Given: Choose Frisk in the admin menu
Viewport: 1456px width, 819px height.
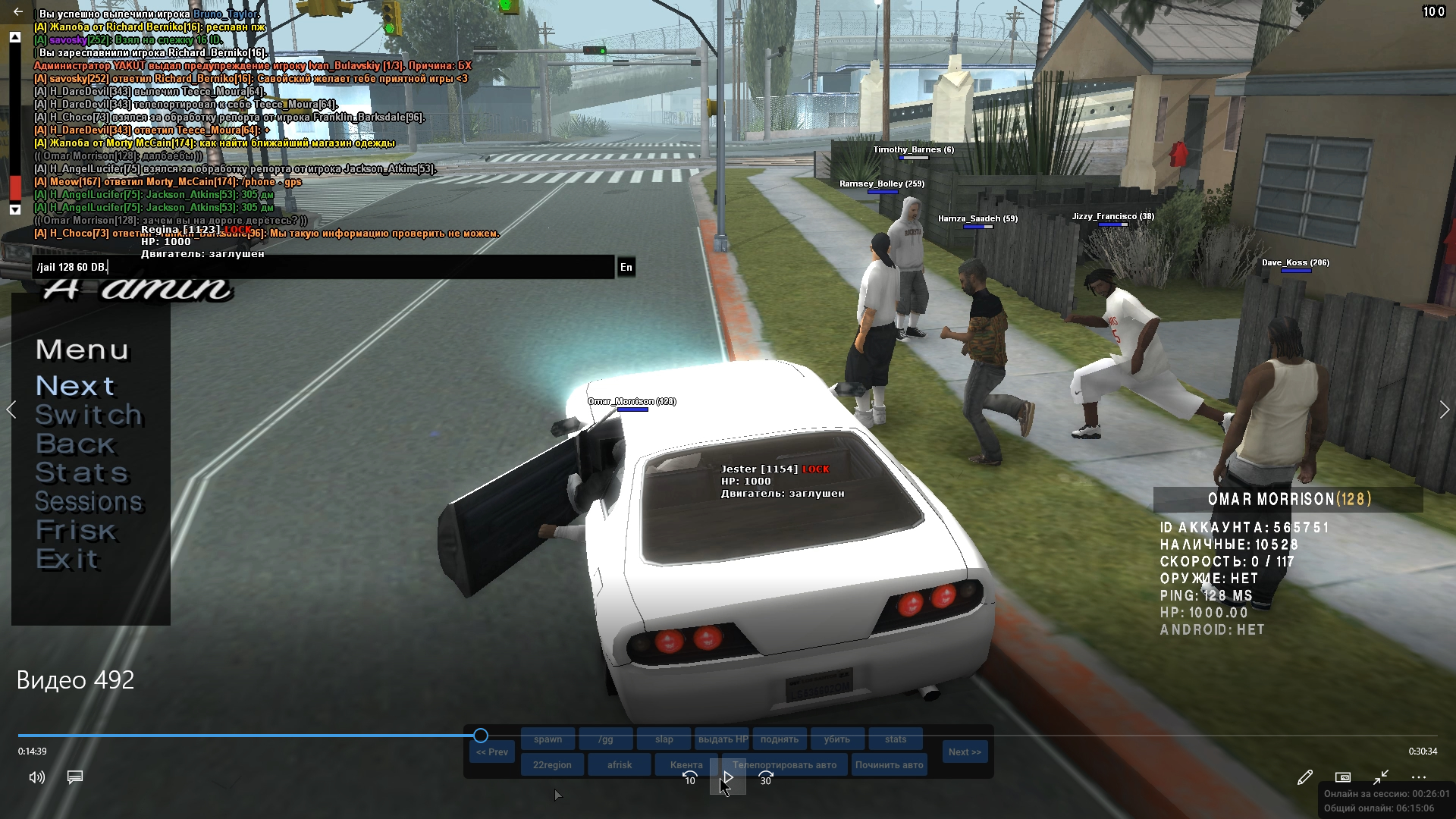Looking at the screenshot, I should [x=76, y=530].
